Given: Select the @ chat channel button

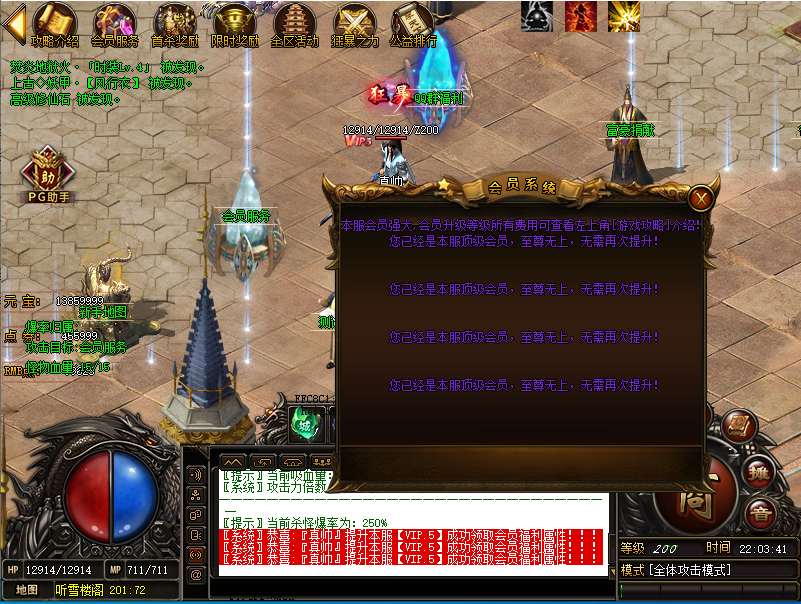Looking at the screenshot, I should [x=196, y=573].
